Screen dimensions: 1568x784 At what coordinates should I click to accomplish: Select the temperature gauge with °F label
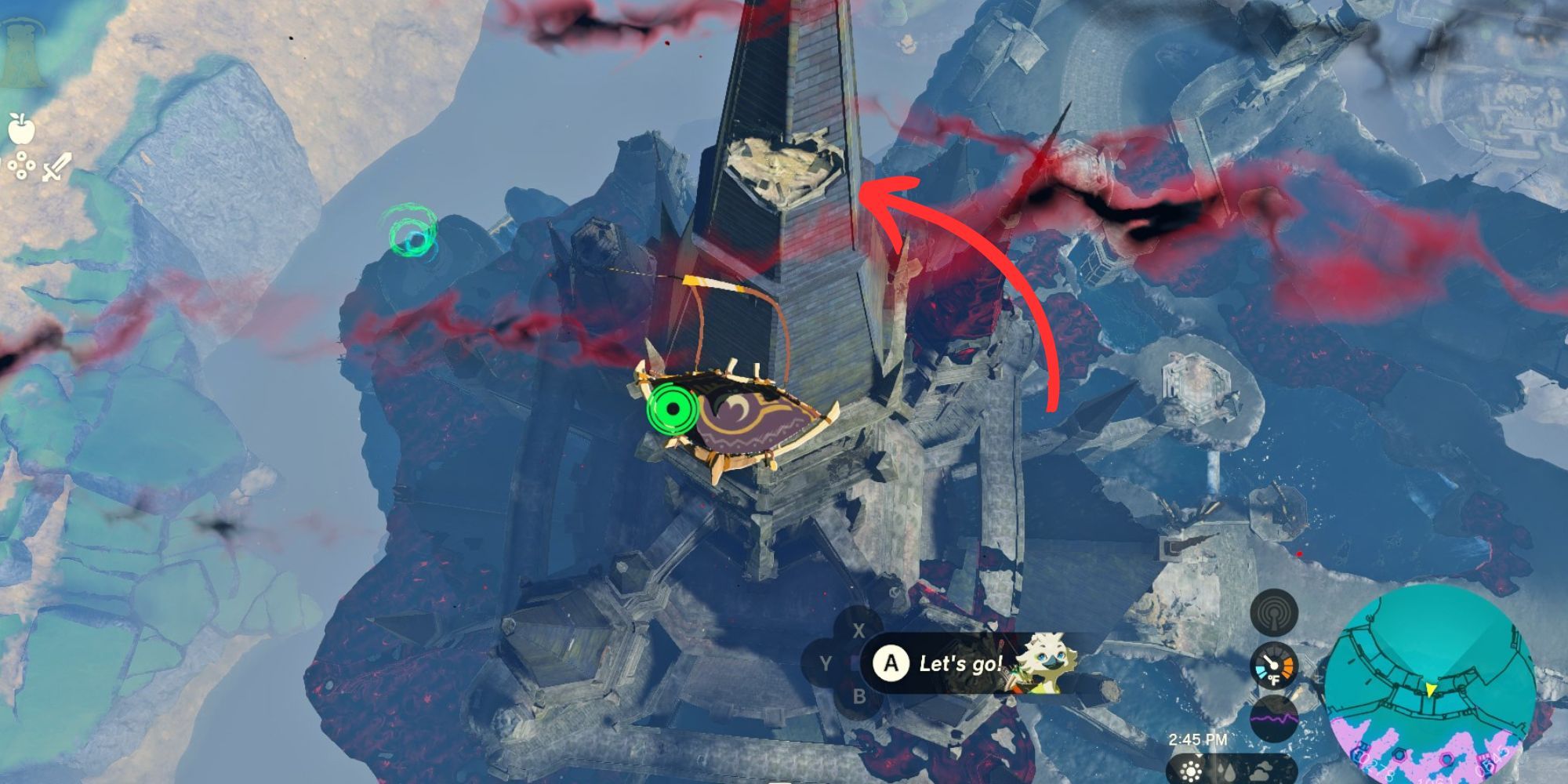[1274, 665]
